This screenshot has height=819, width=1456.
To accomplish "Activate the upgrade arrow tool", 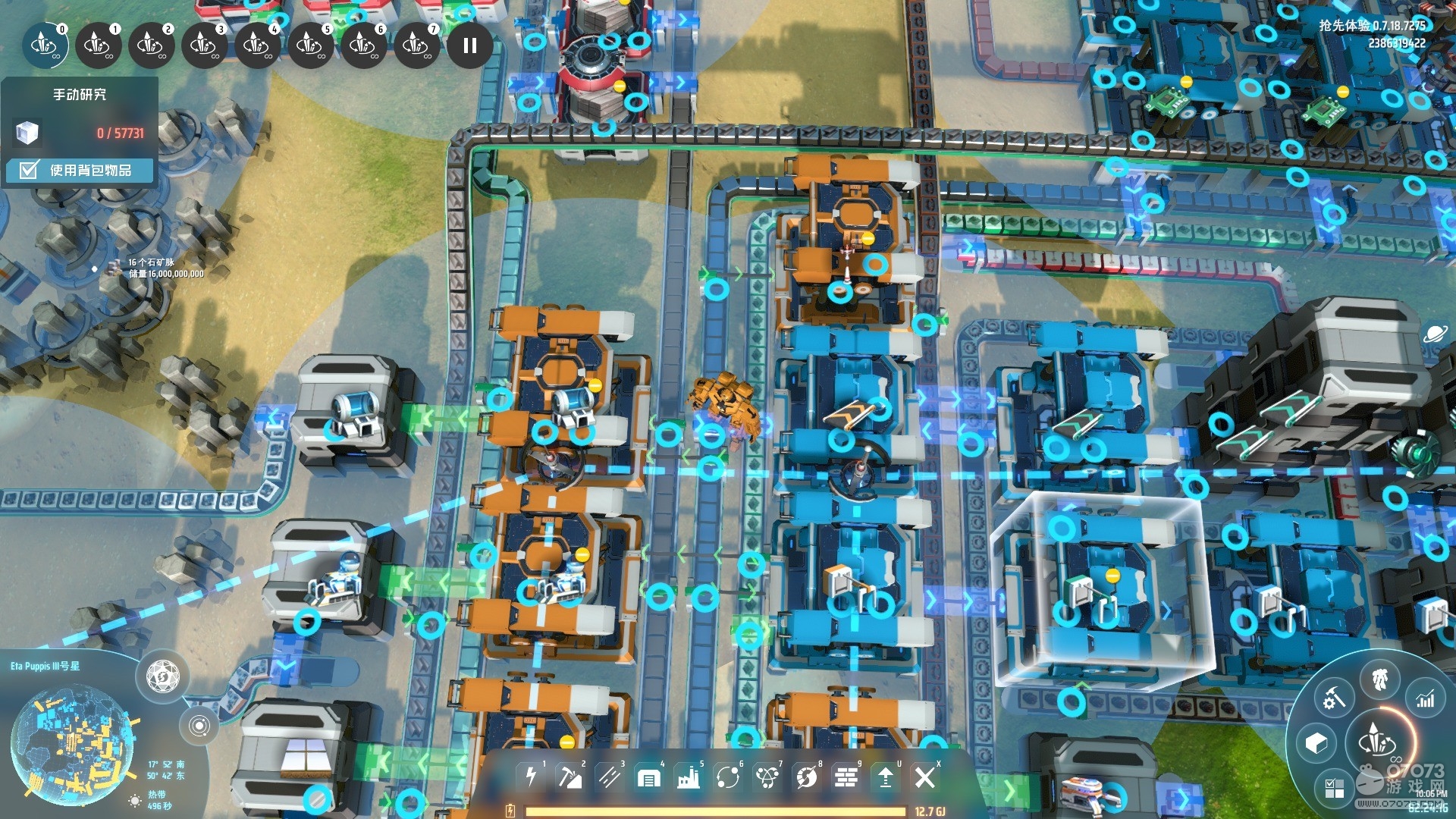I will coord(885,777).
